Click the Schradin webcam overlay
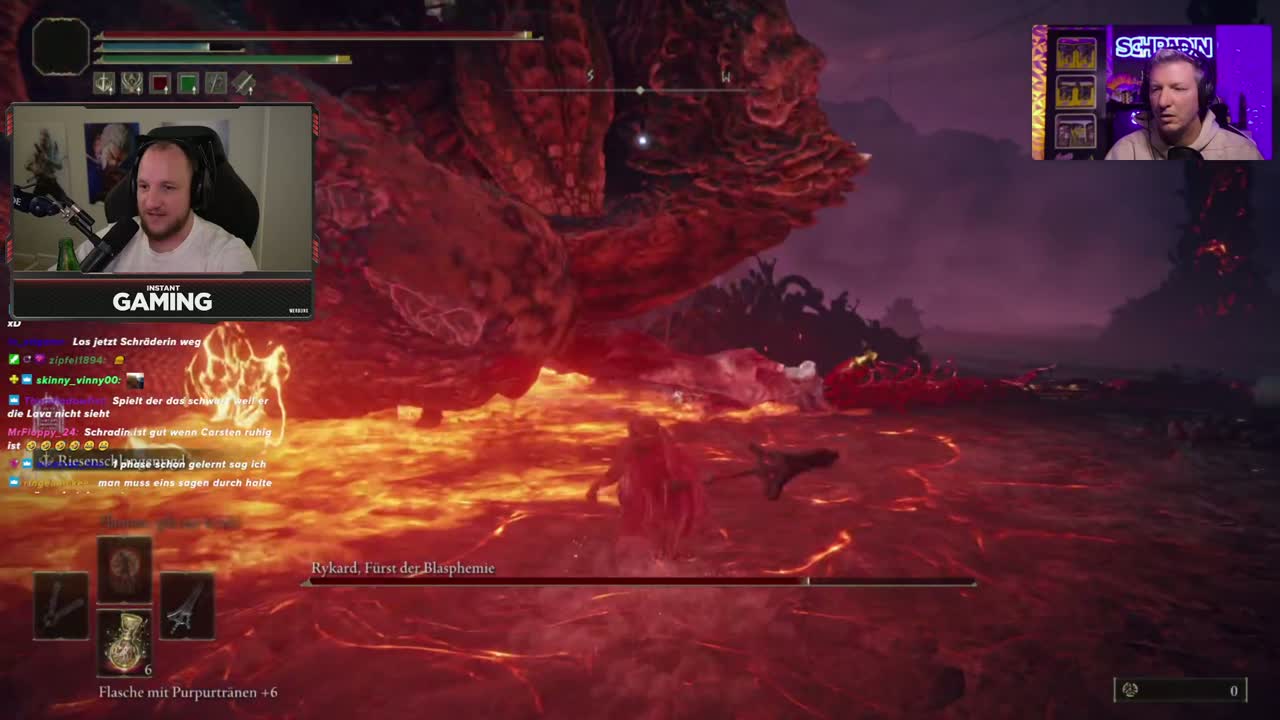 click(x=1152, y=92)
